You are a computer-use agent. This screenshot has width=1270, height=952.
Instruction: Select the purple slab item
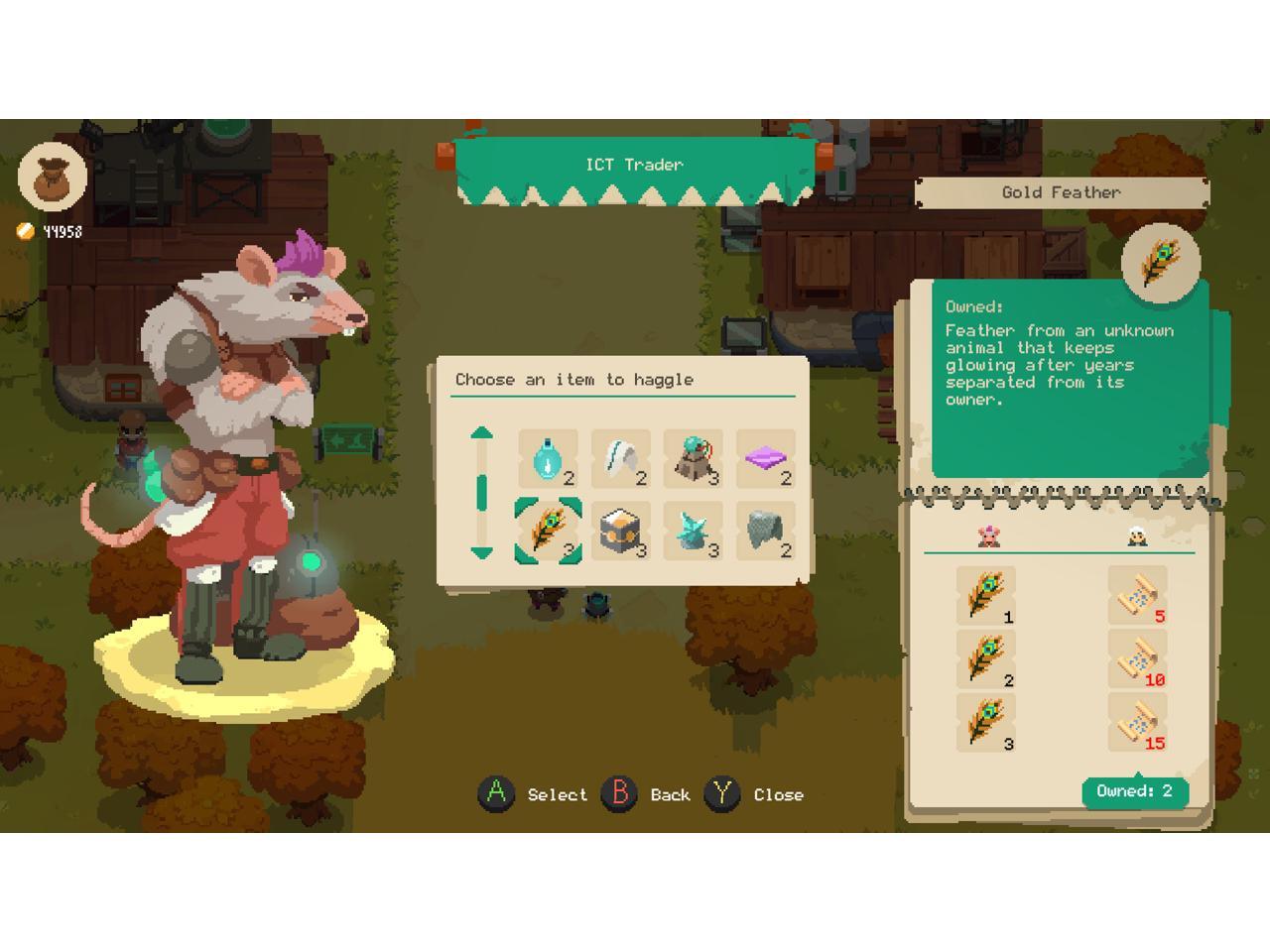click(x=766, y=459)
